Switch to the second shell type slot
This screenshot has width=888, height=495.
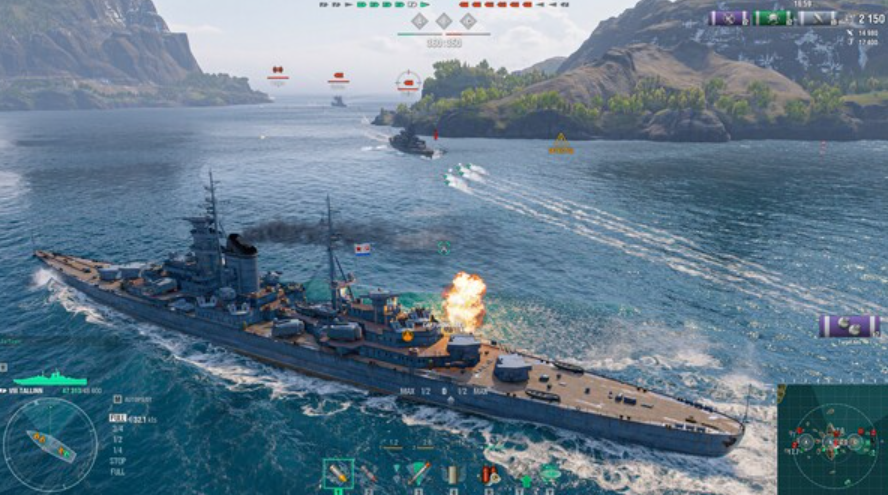point(369,474)
